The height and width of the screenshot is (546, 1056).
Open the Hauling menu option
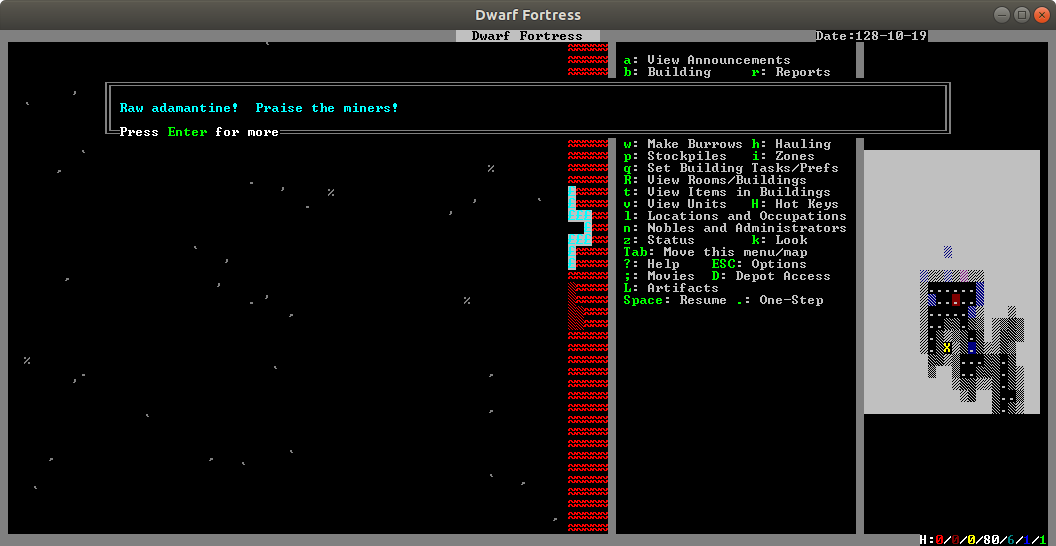(x=802, y=144)
